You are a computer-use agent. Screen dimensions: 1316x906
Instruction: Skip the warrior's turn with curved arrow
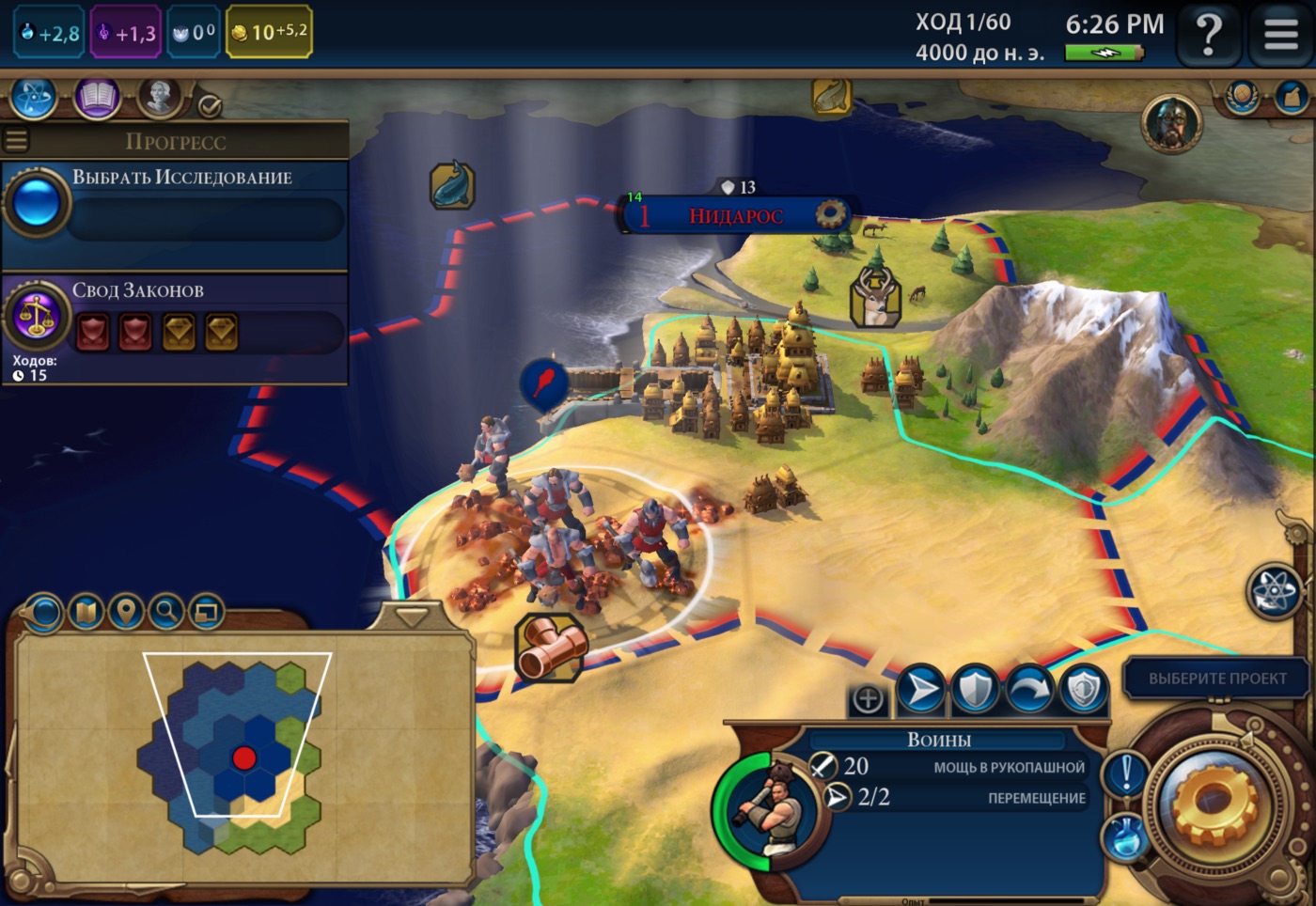coord(1029,691)
